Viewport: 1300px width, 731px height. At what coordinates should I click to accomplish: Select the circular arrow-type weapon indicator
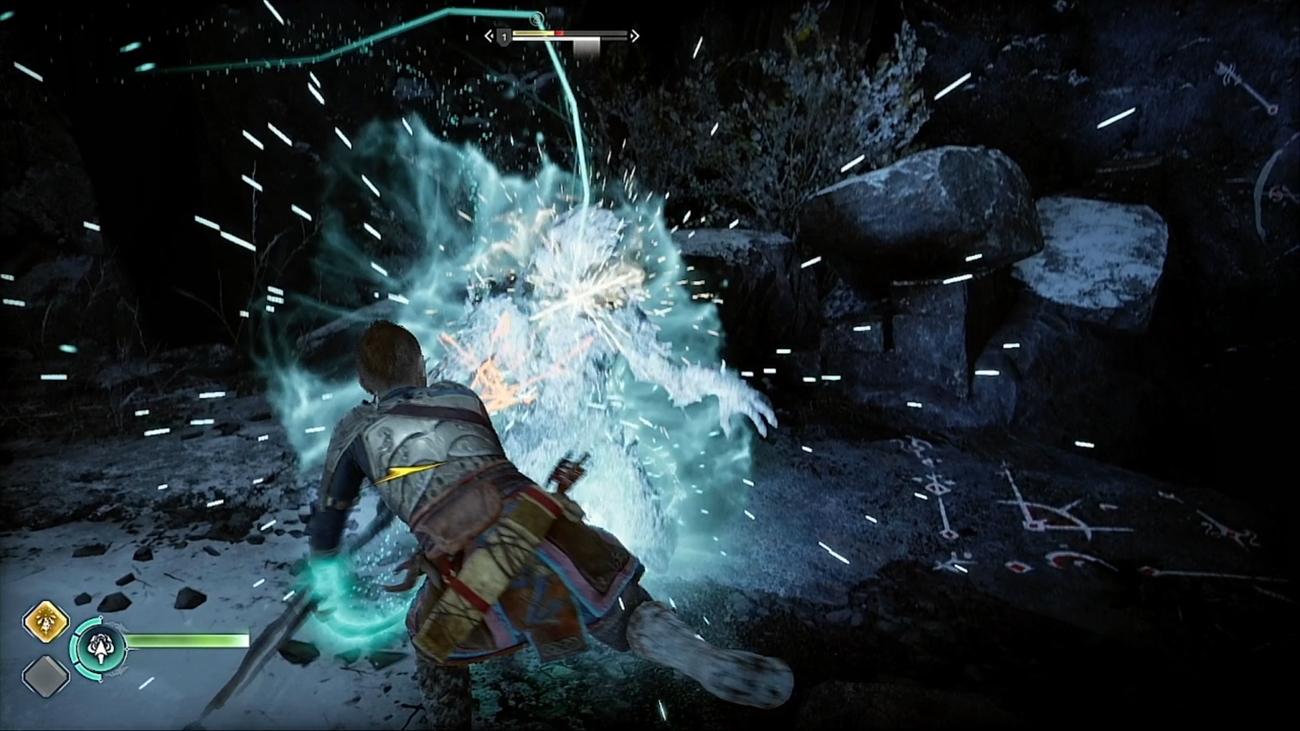pos(100,647)
